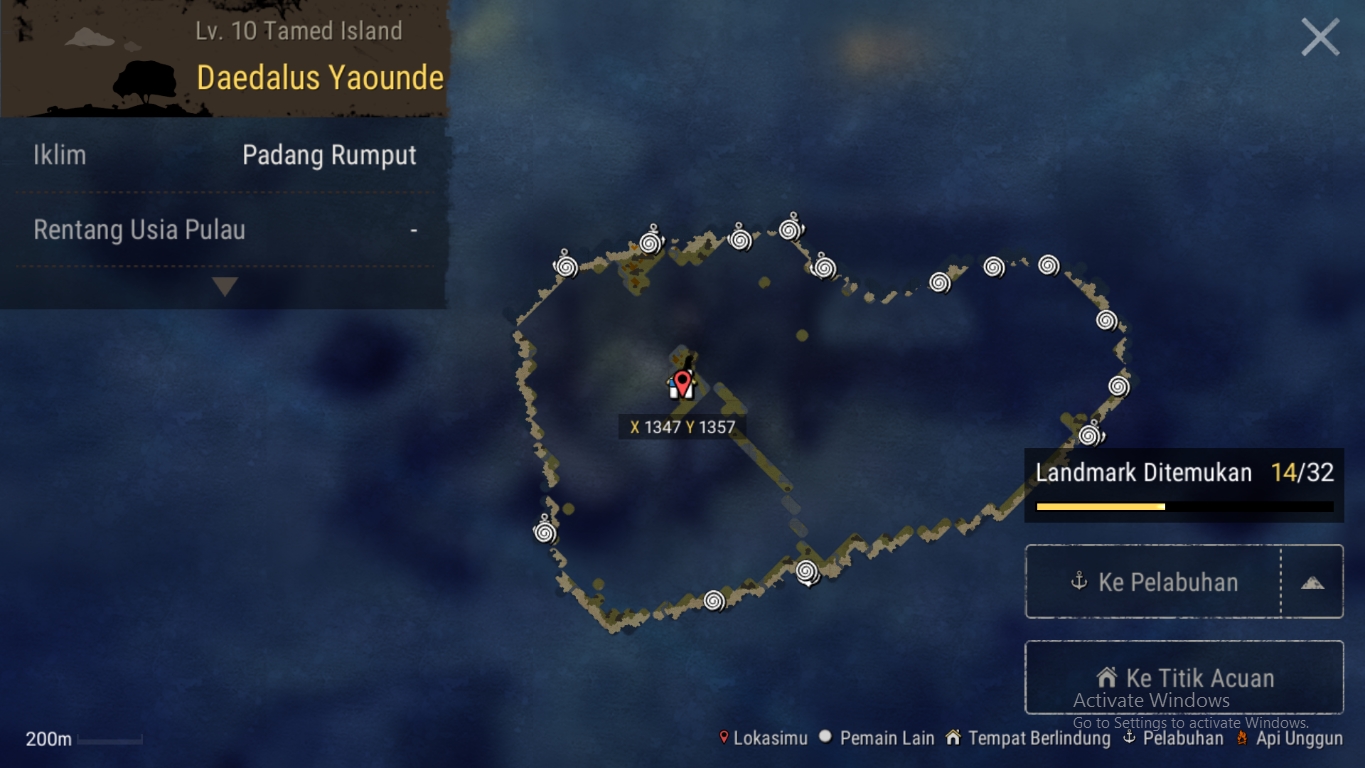This screenshot has height=768, width=1365.
Task: Select the Pelabuhan anchor icon in the legend
Action: pyautogui.click(x=1128, y=738)
